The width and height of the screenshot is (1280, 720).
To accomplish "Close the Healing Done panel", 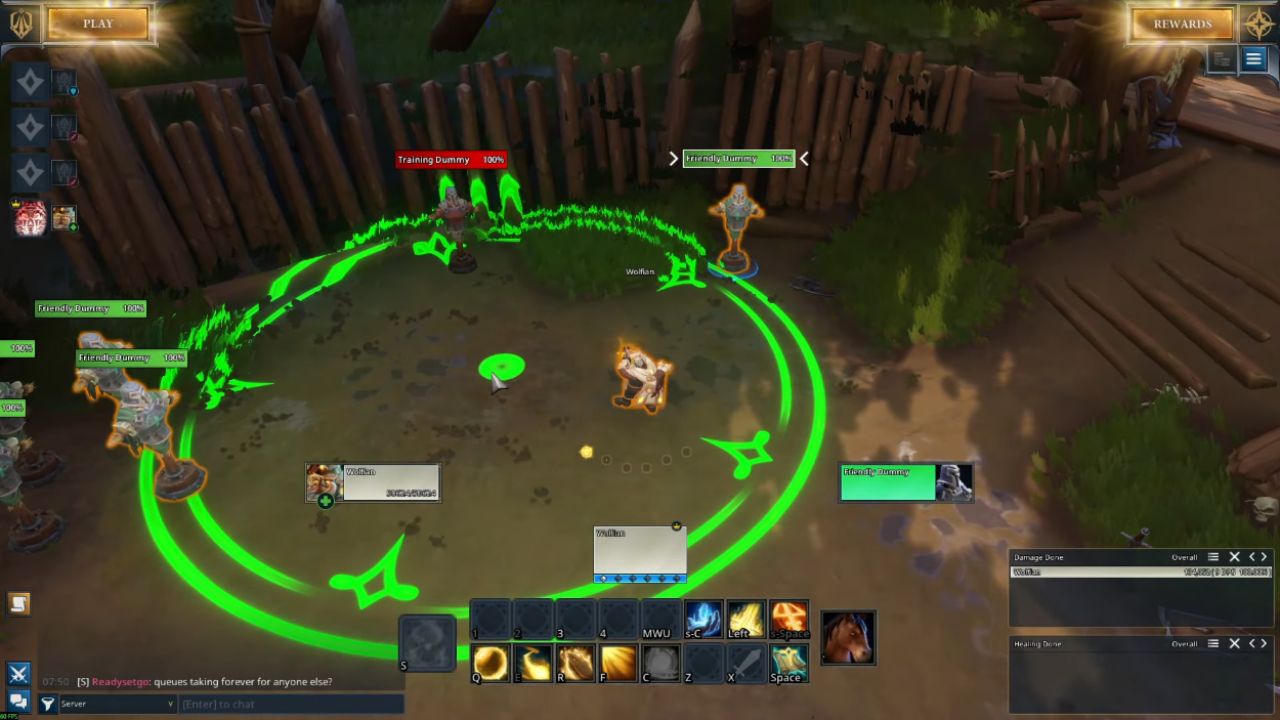I will tap(1234, 644).
